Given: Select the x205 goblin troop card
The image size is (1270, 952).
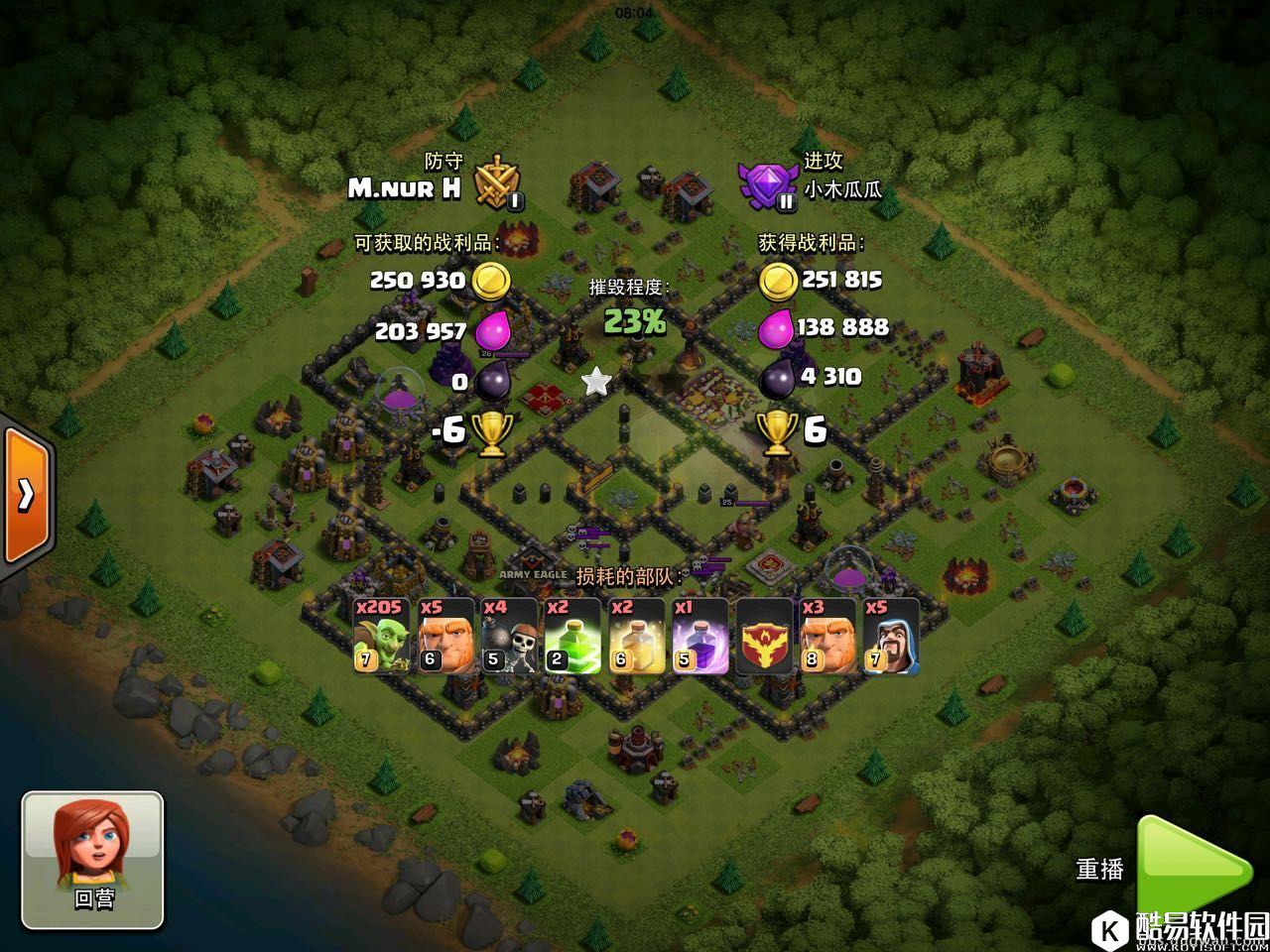Looking at the screenshot, I should 380,636.
